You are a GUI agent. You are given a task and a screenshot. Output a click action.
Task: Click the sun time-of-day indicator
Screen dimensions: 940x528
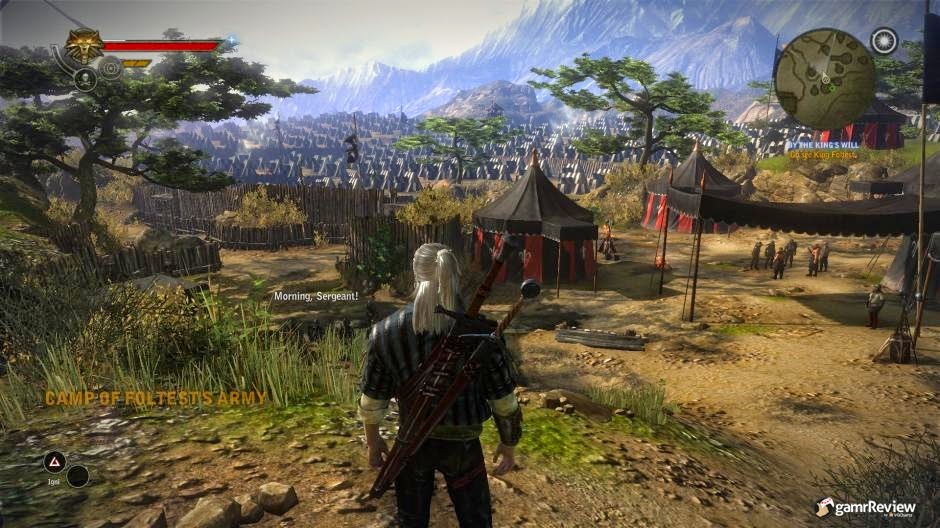click(x=883, y=41)
